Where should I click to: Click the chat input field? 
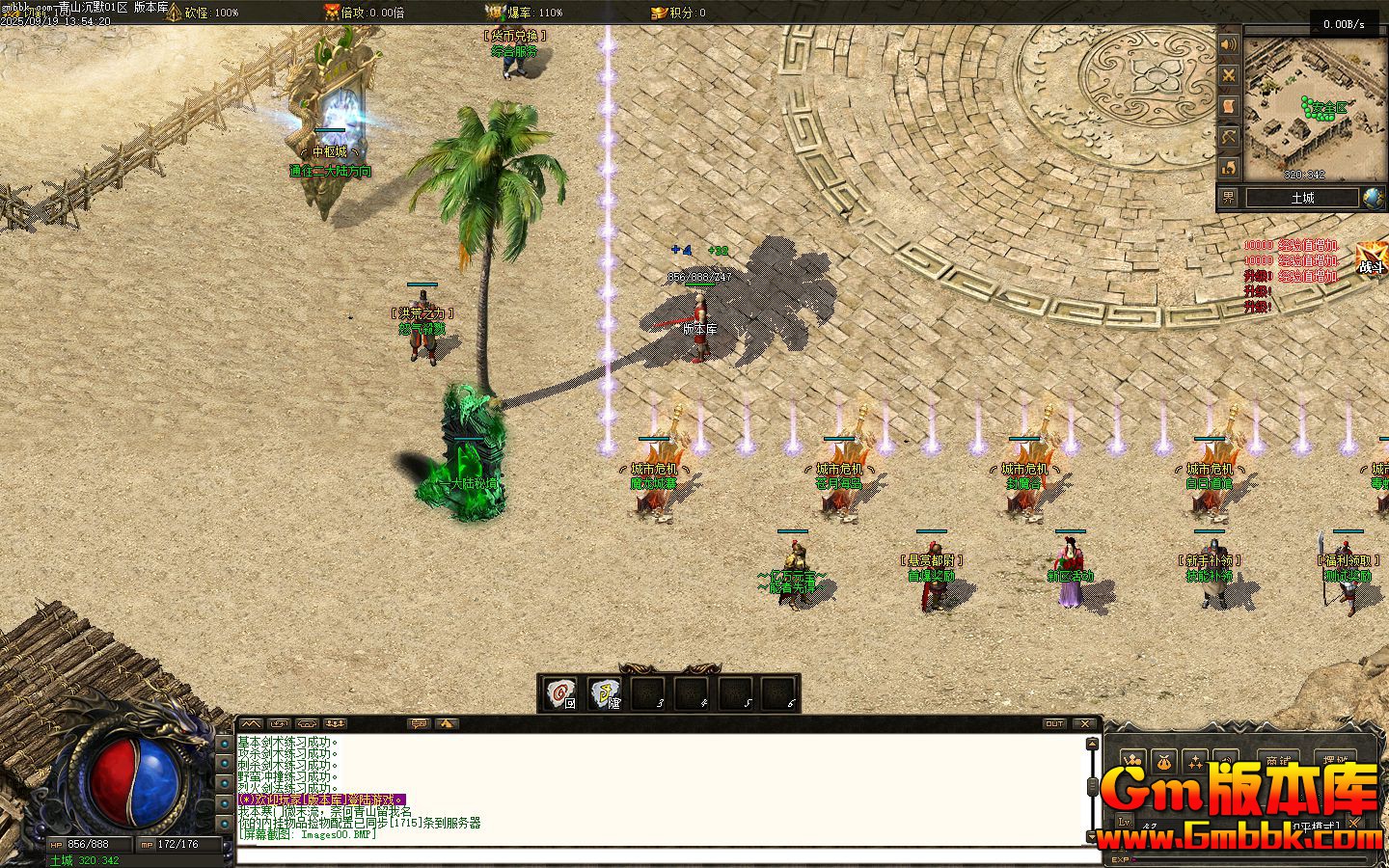666,855
